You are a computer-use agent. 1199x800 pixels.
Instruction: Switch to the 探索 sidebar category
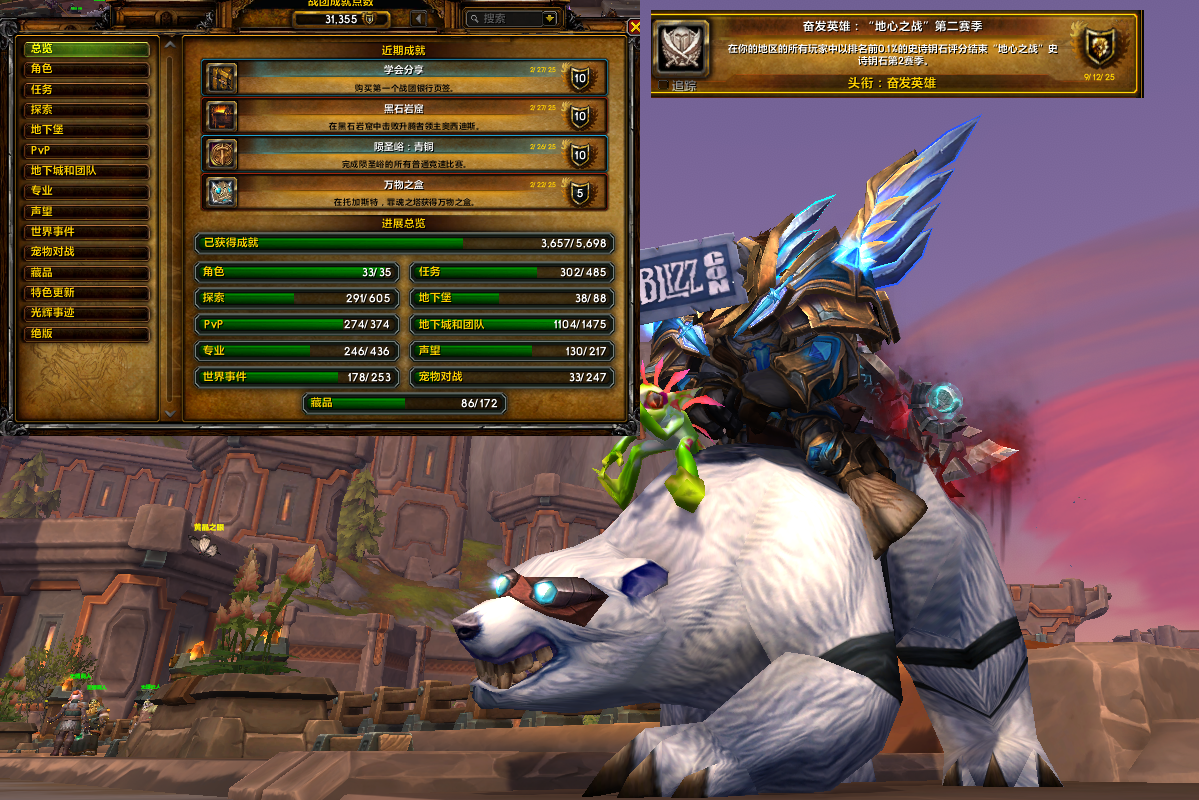tap(86, 110)
